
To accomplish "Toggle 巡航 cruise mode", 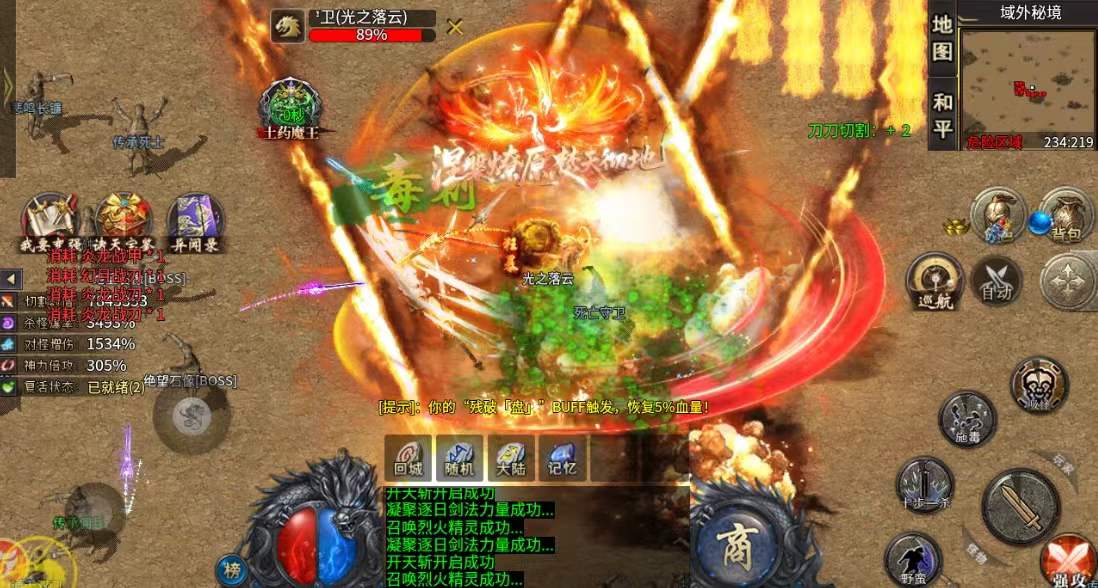I will (934, 280).
